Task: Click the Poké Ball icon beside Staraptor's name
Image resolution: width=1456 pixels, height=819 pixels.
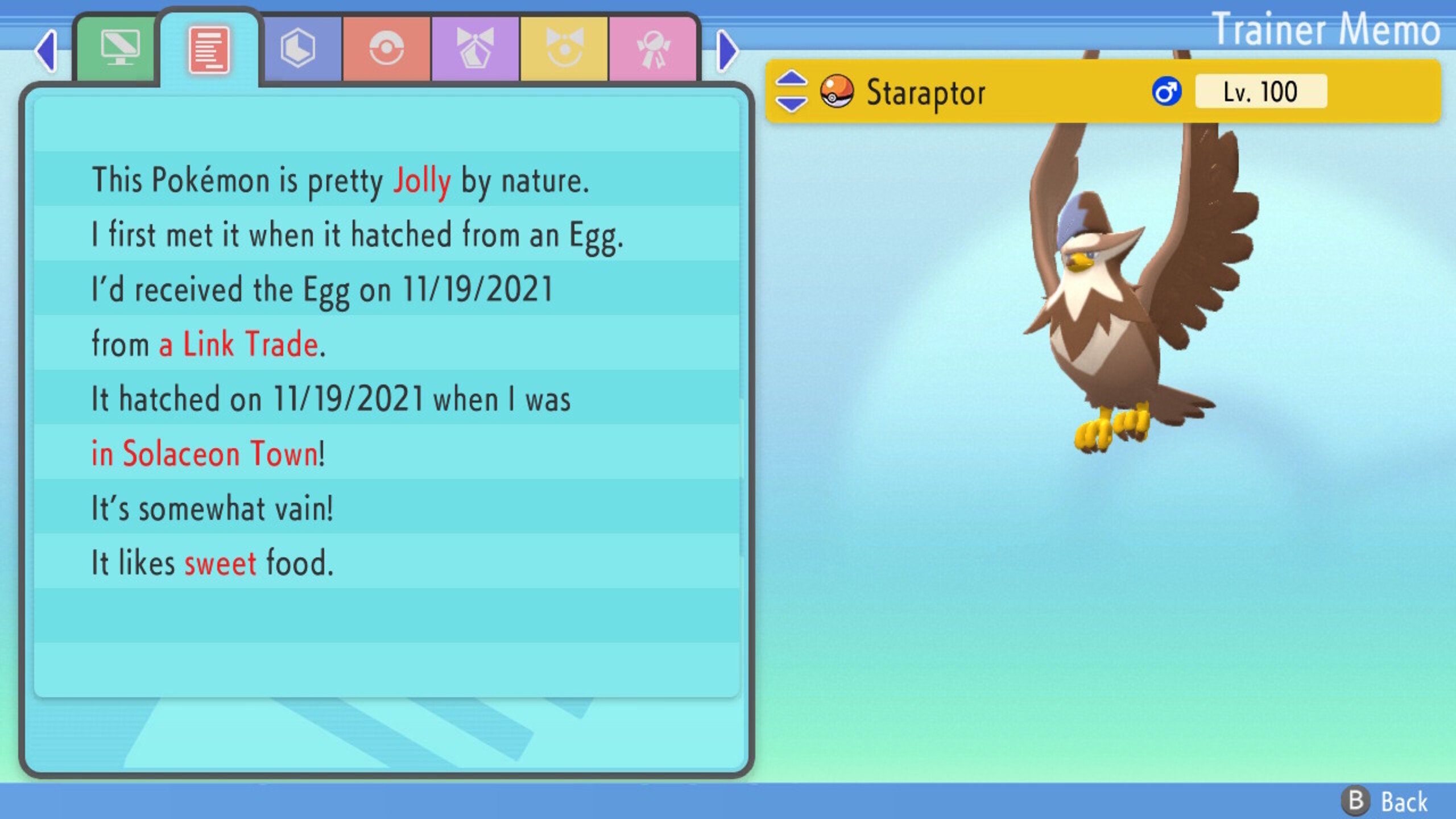Action: (x=836, y=92)
